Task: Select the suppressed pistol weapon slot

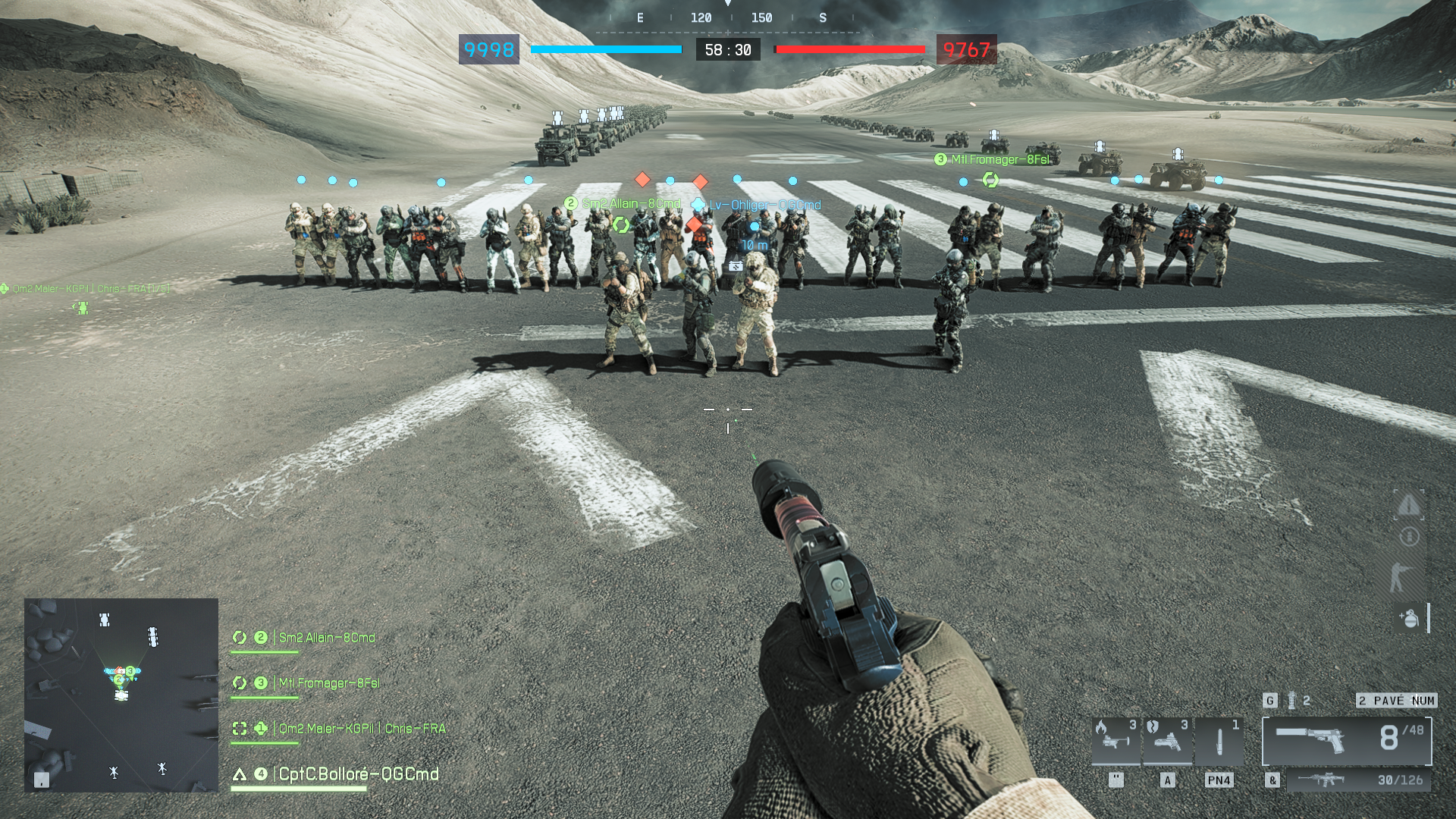Action: coord(1346,739)
